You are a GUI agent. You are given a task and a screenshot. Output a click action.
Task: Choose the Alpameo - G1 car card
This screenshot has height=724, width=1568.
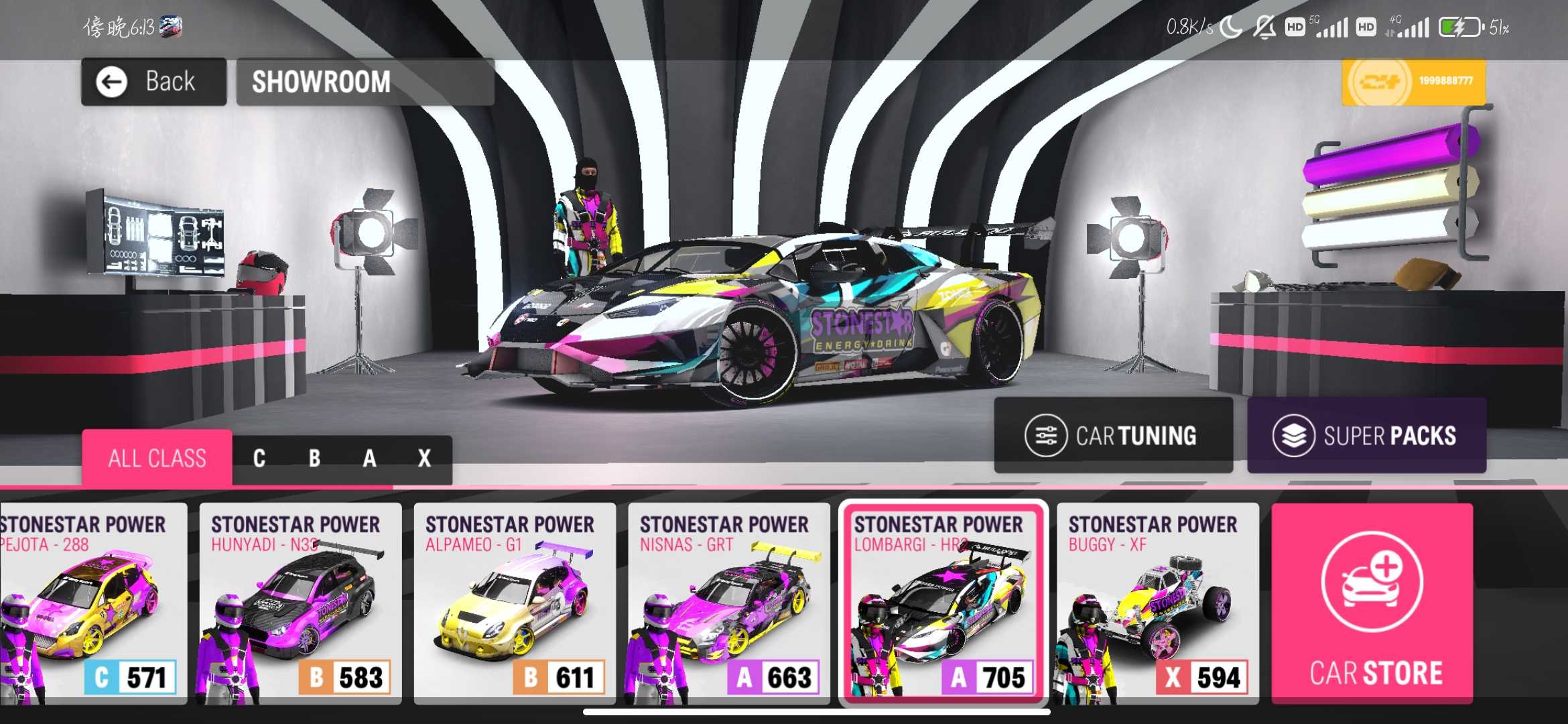coord(515,603)
